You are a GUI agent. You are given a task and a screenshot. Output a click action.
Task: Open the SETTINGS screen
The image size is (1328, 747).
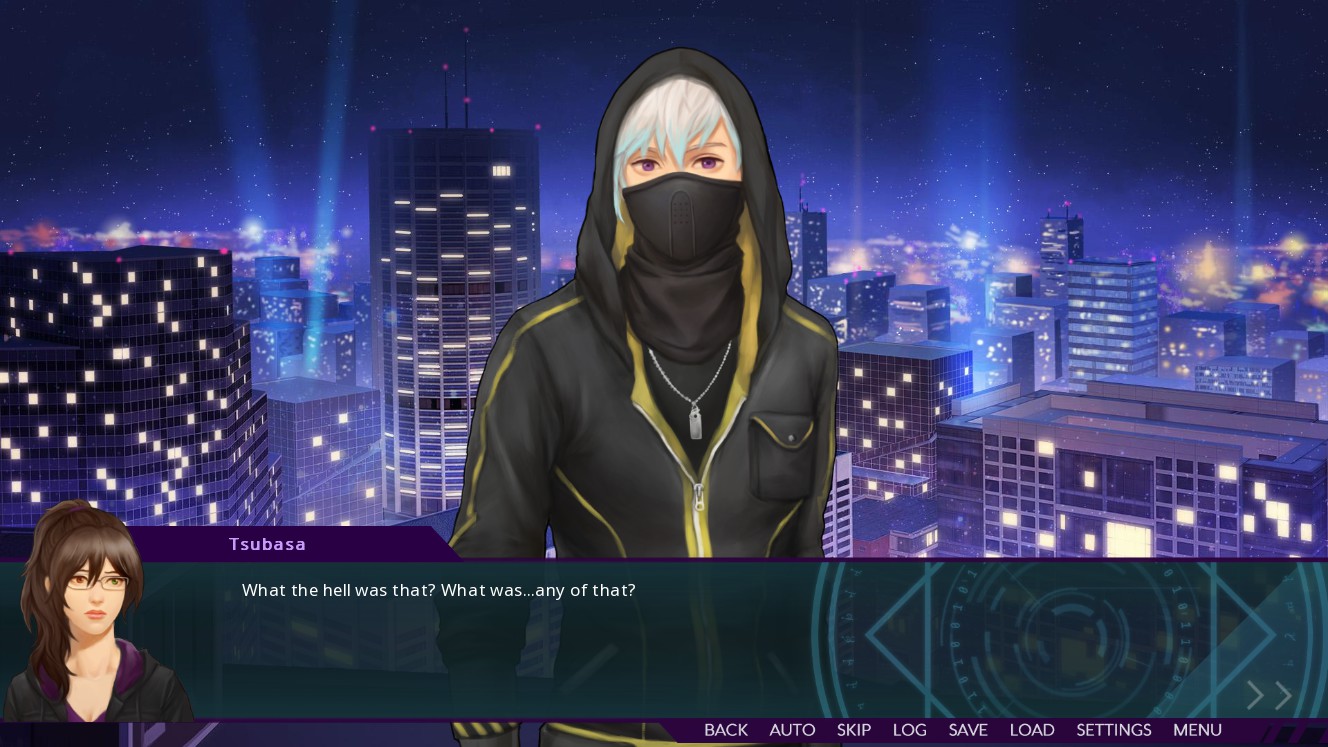[1113, 730]
